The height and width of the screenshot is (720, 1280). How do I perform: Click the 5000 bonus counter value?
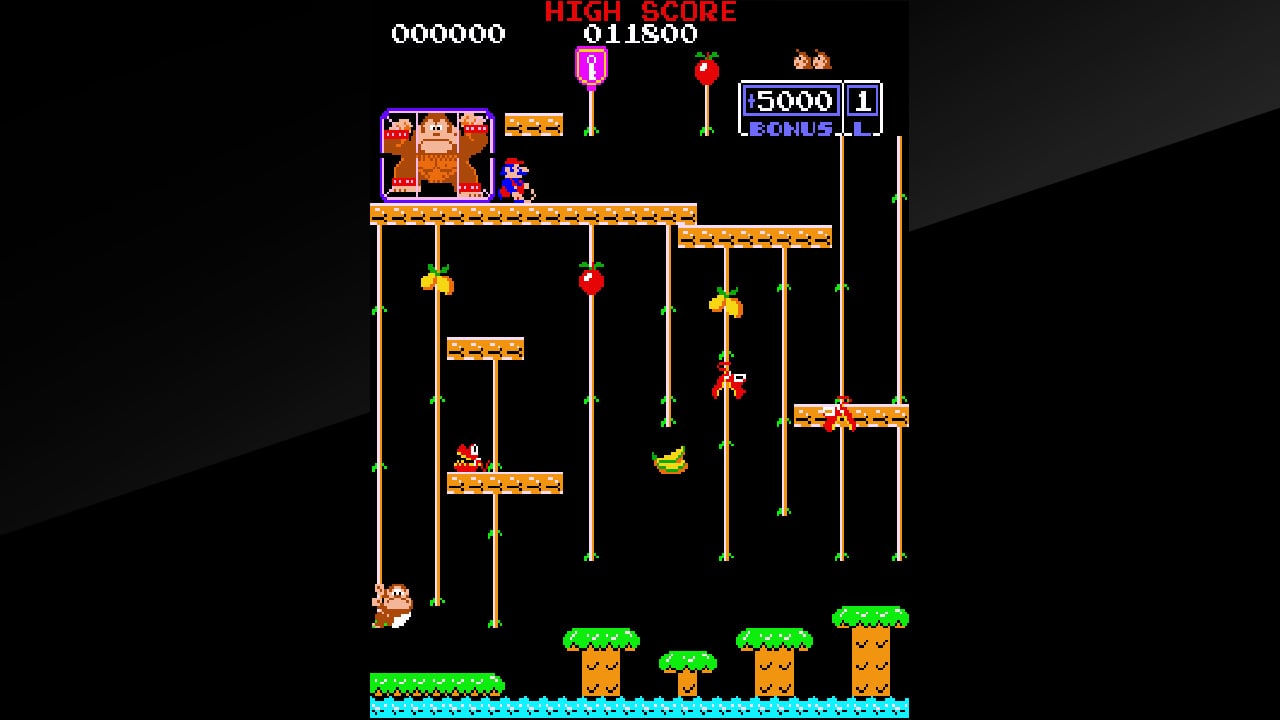coord(793,100)
